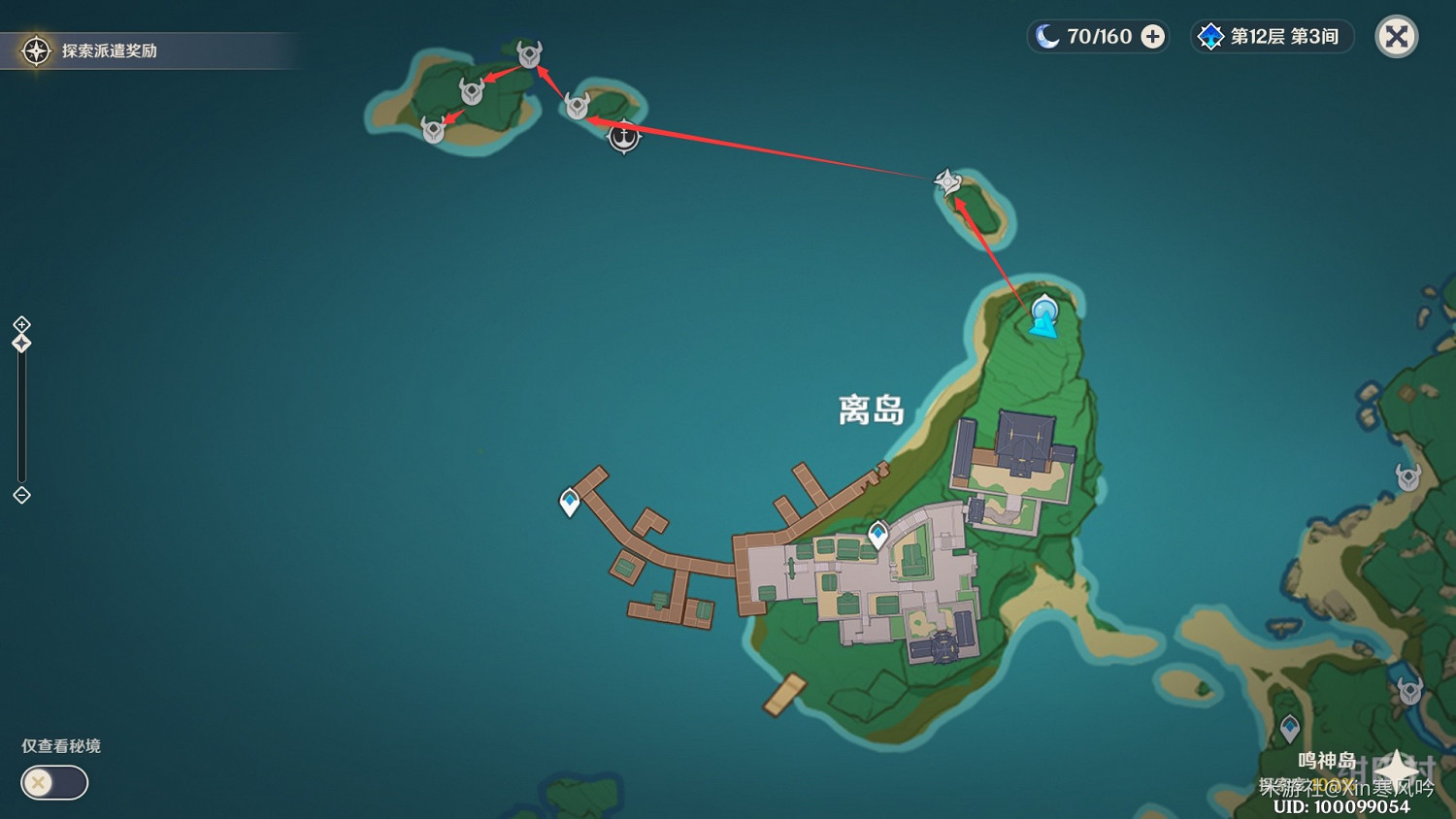This screenshot has width=1456, height=819.
Task: Select the waypoint marker near the town center
Action: click(x=877, y=532)
